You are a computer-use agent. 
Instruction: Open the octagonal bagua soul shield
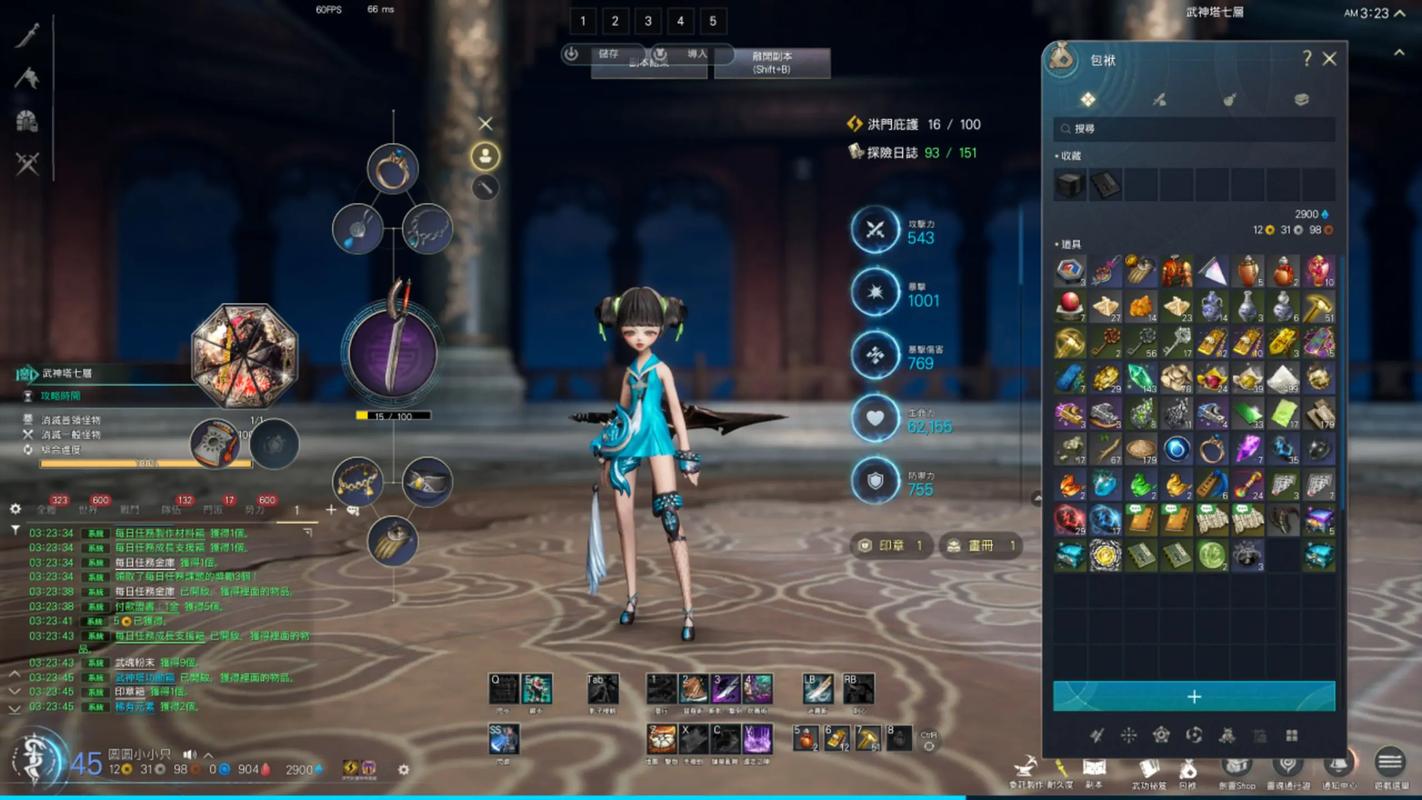click(245, 355)
